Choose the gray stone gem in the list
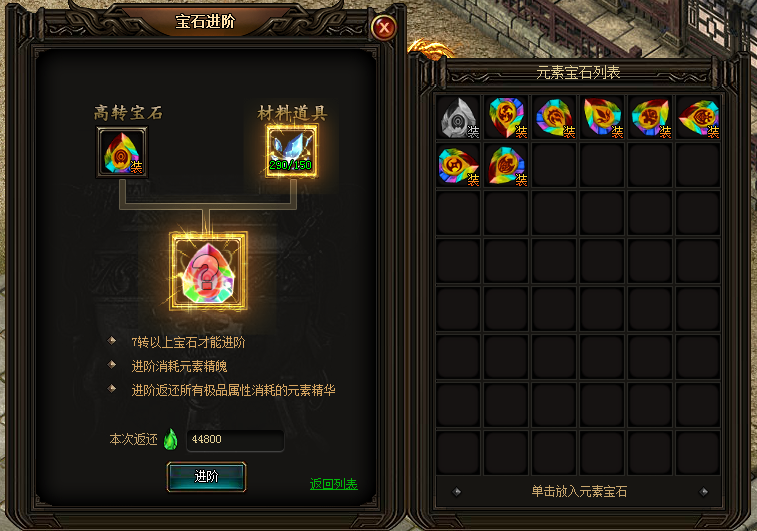Image resolution: width=757 pixels, height=531 pixels. (460, 117)
